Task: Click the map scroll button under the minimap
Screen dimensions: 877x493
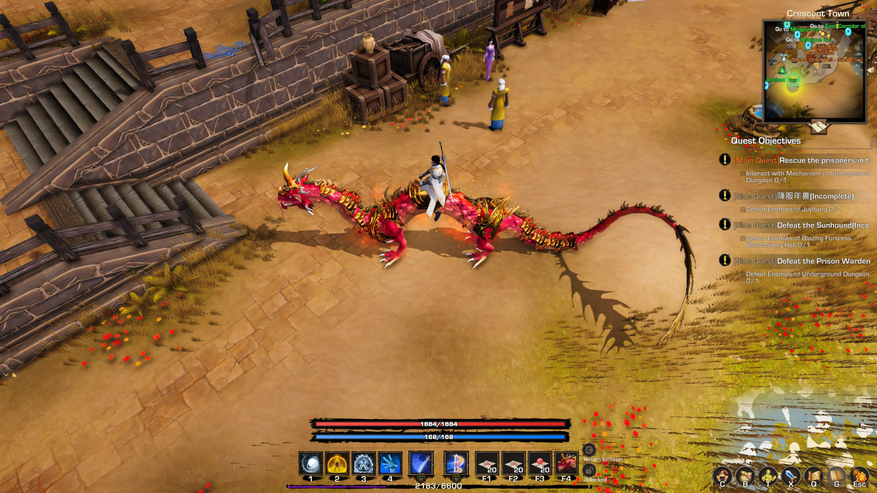Action: 818,128
